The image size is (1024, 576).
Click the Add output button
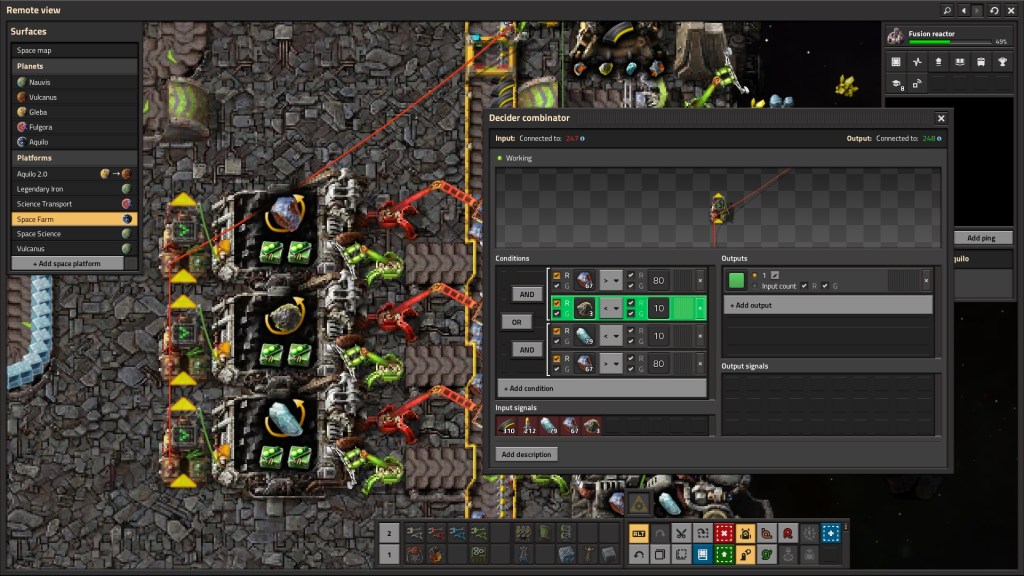(x=826, y=305)
